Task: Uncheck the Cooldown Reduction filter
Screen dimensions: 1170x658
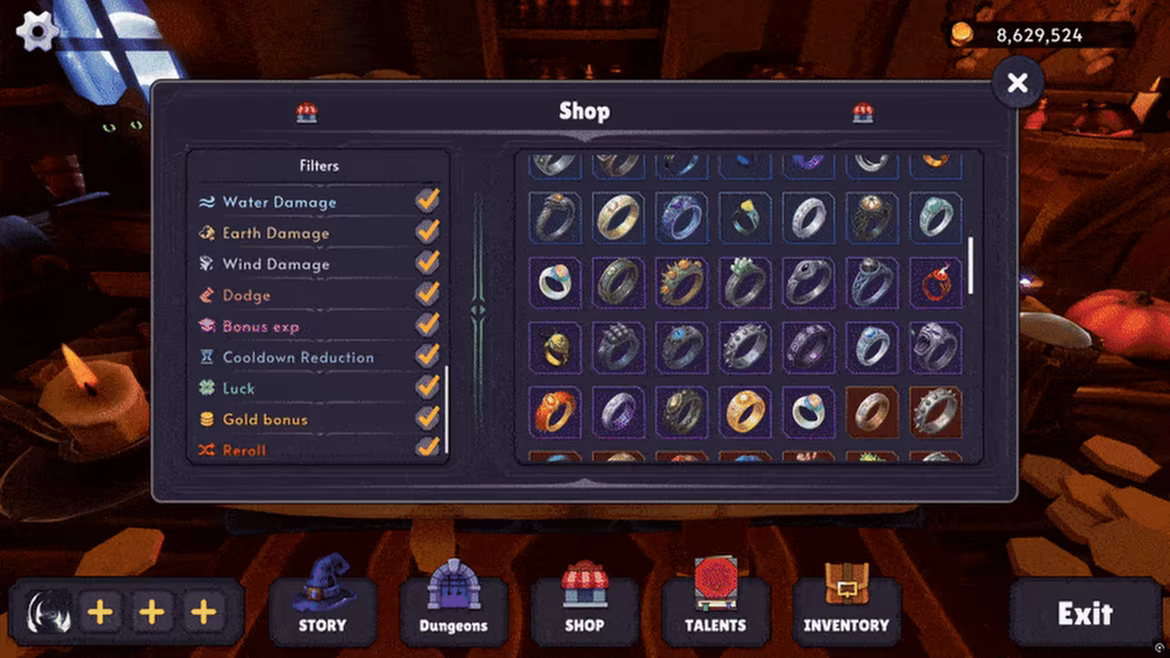Action: 428,356
